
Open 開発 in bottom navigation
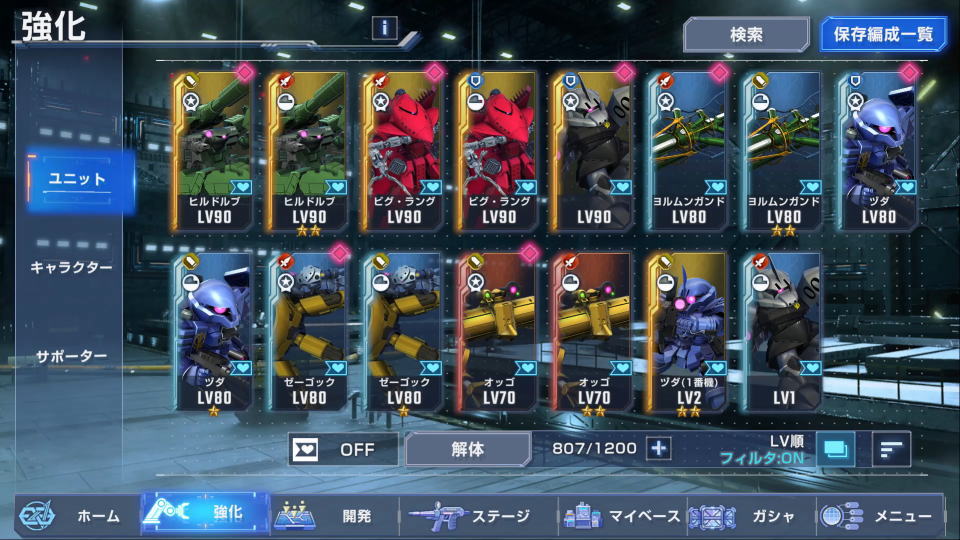(x=335, y=516)
